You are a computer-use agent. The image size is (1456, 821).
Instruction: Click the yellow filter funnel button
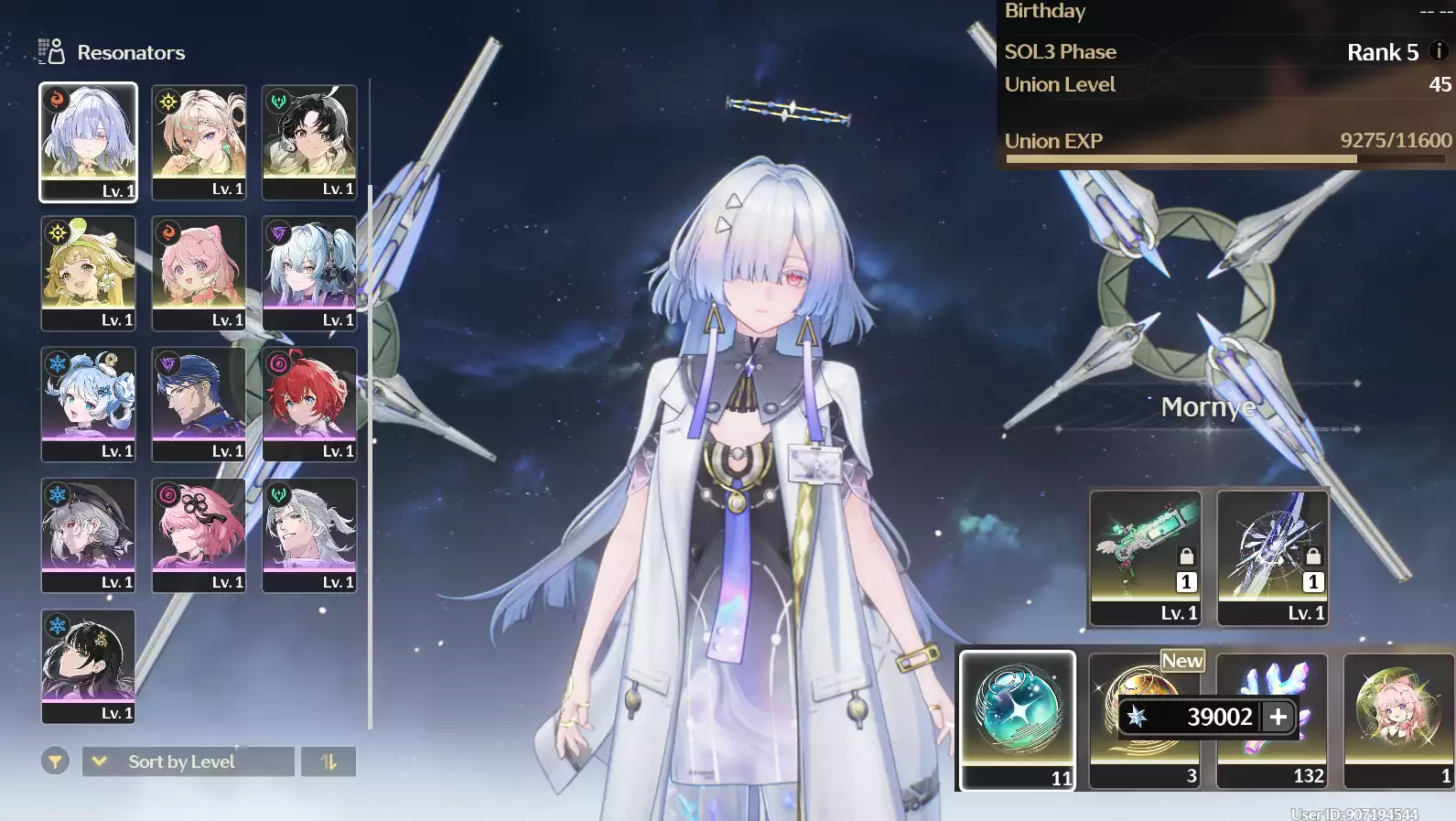[x=55, y=762]
